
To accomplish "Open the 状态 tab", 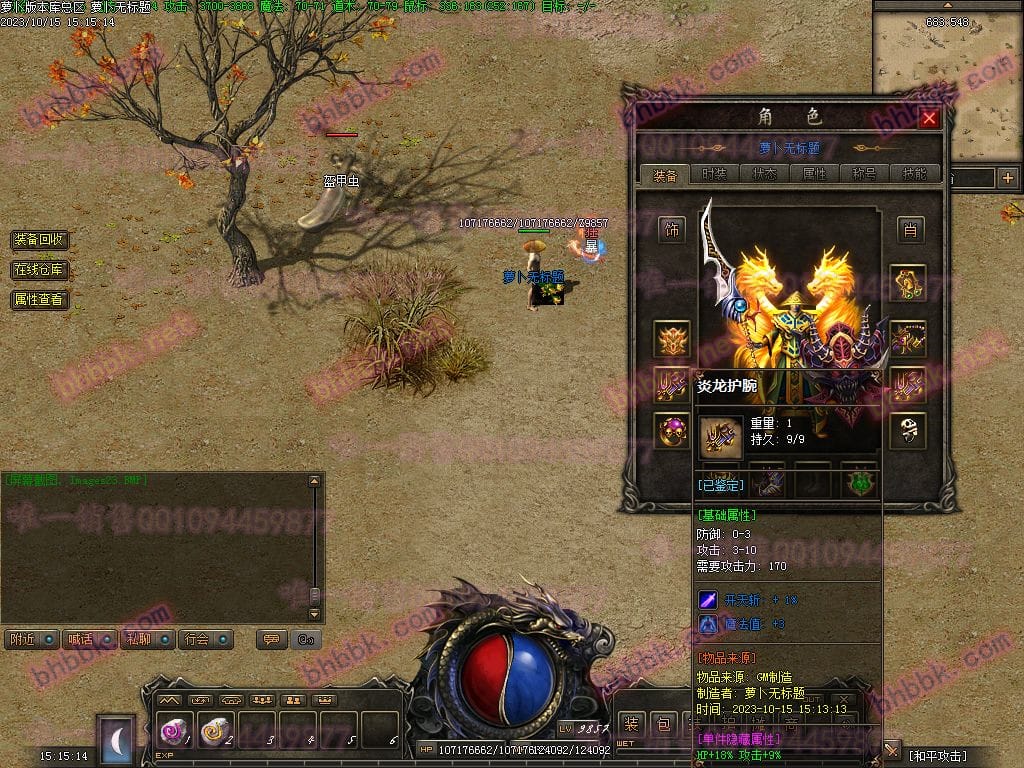I will click(x=765, y=174).
